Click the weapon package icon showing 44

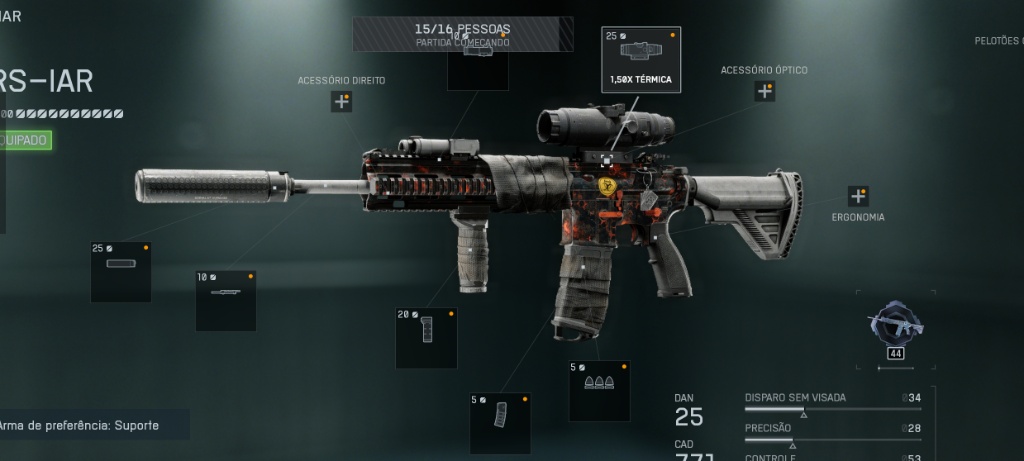[895, 328]
